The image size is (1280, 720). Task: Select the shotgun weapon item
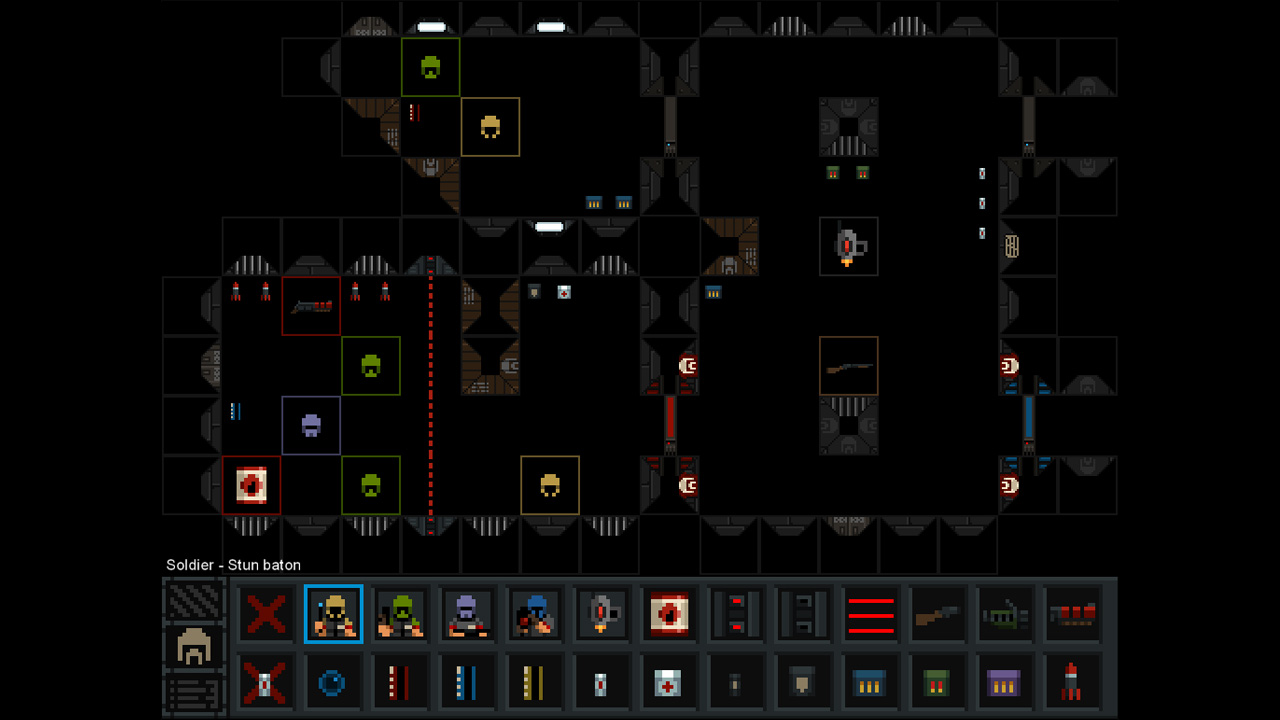click(936, 614)
